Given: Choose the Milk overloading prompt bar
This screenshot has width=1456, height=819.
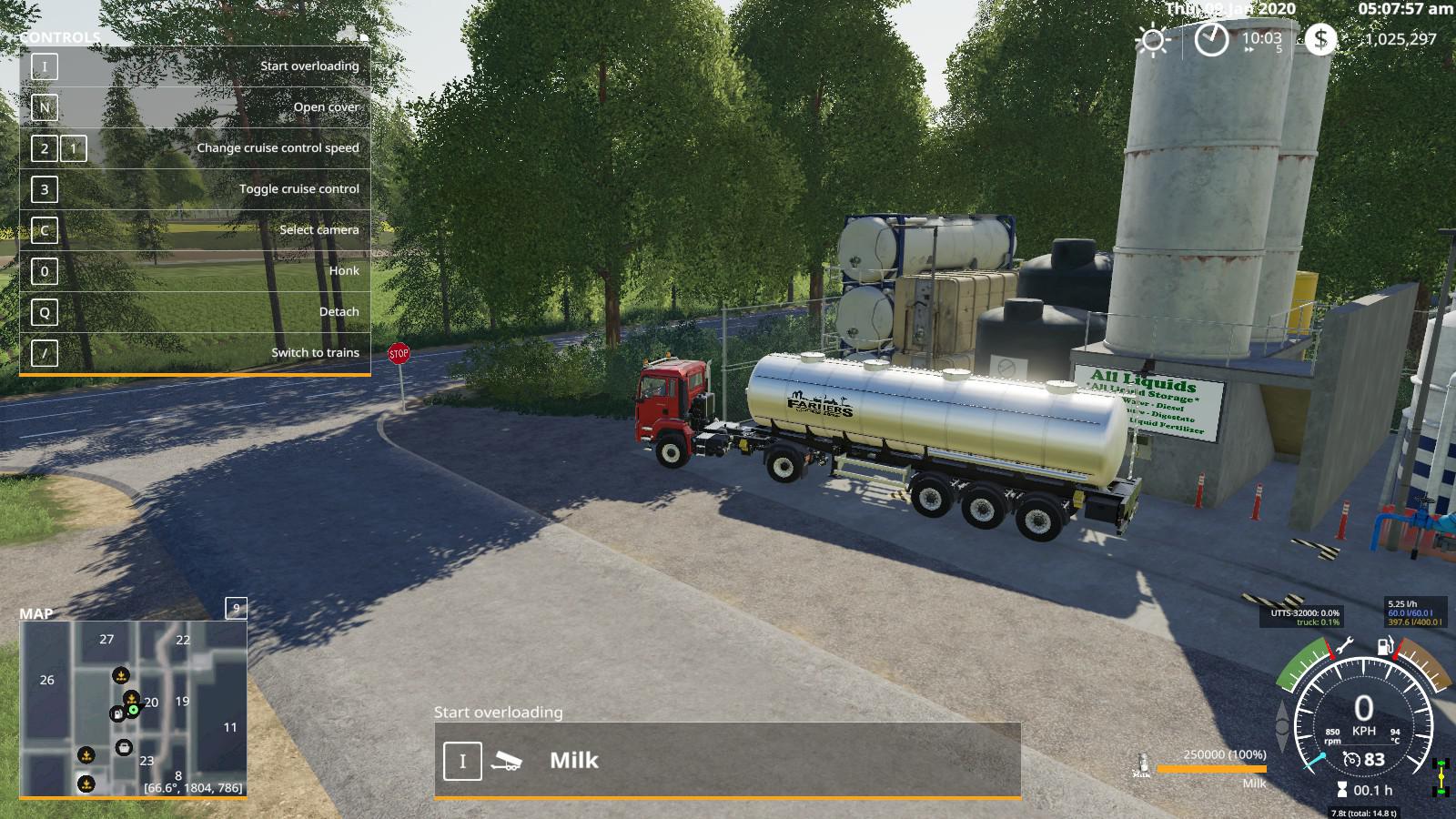Looking at the screenshot, I should point(727,761).
